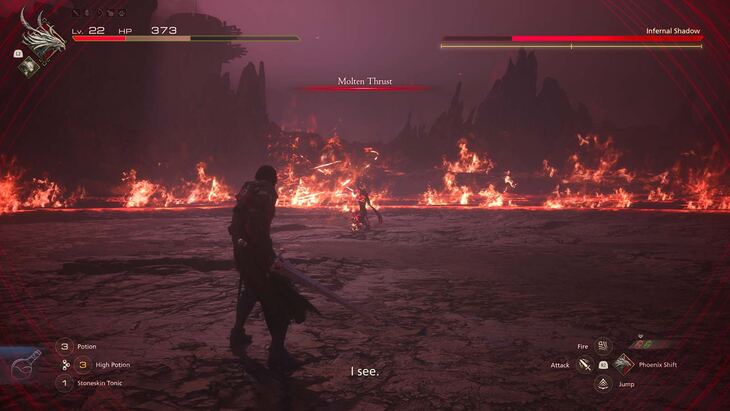This screenshot has height=411, width=730.
Task: Choose the Stoneskin Tonic slot
Action: point(63,383)
